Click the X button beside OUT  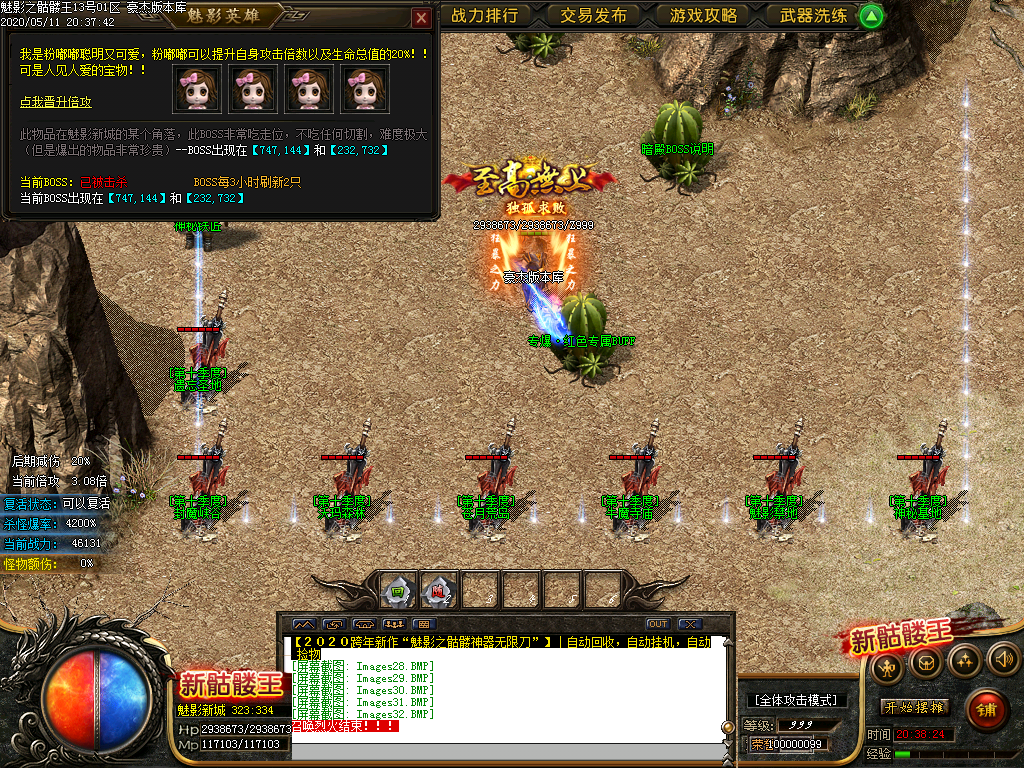pos(689,624)
